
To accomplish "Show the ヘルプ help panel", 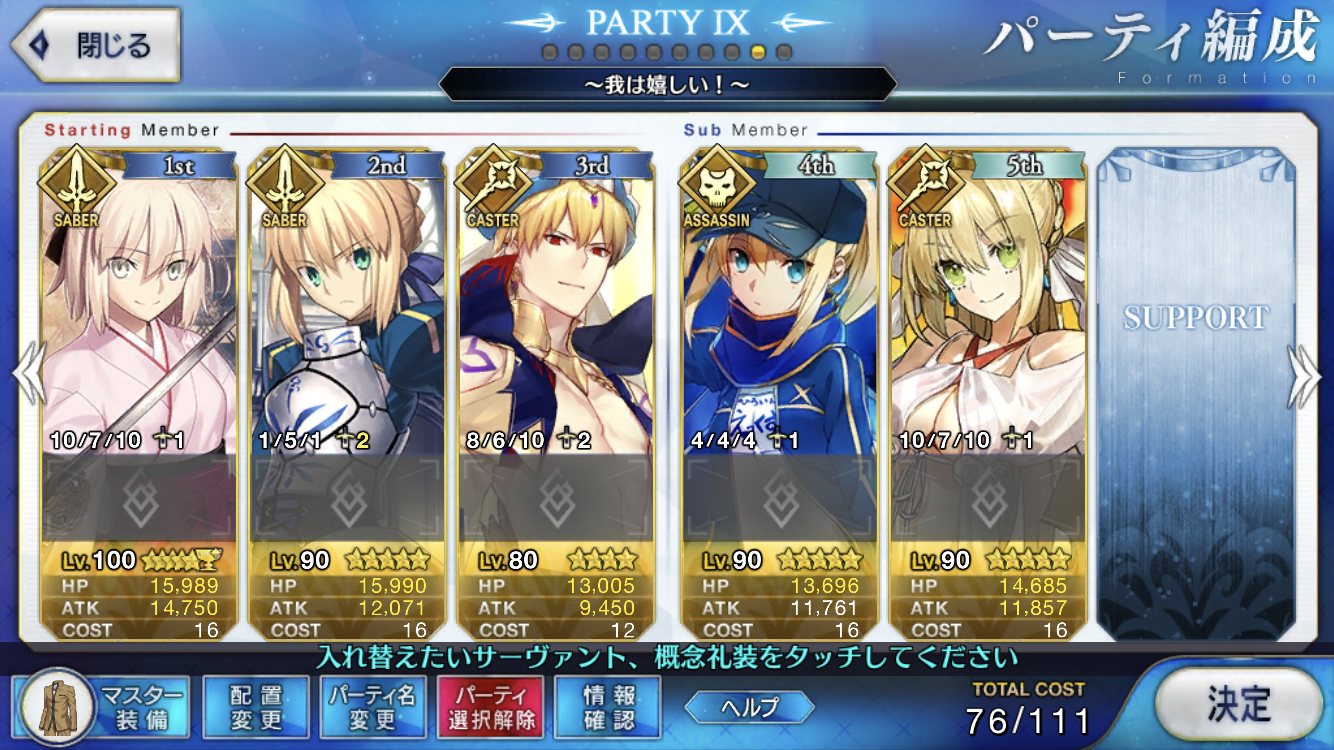I will click(750, 706).
